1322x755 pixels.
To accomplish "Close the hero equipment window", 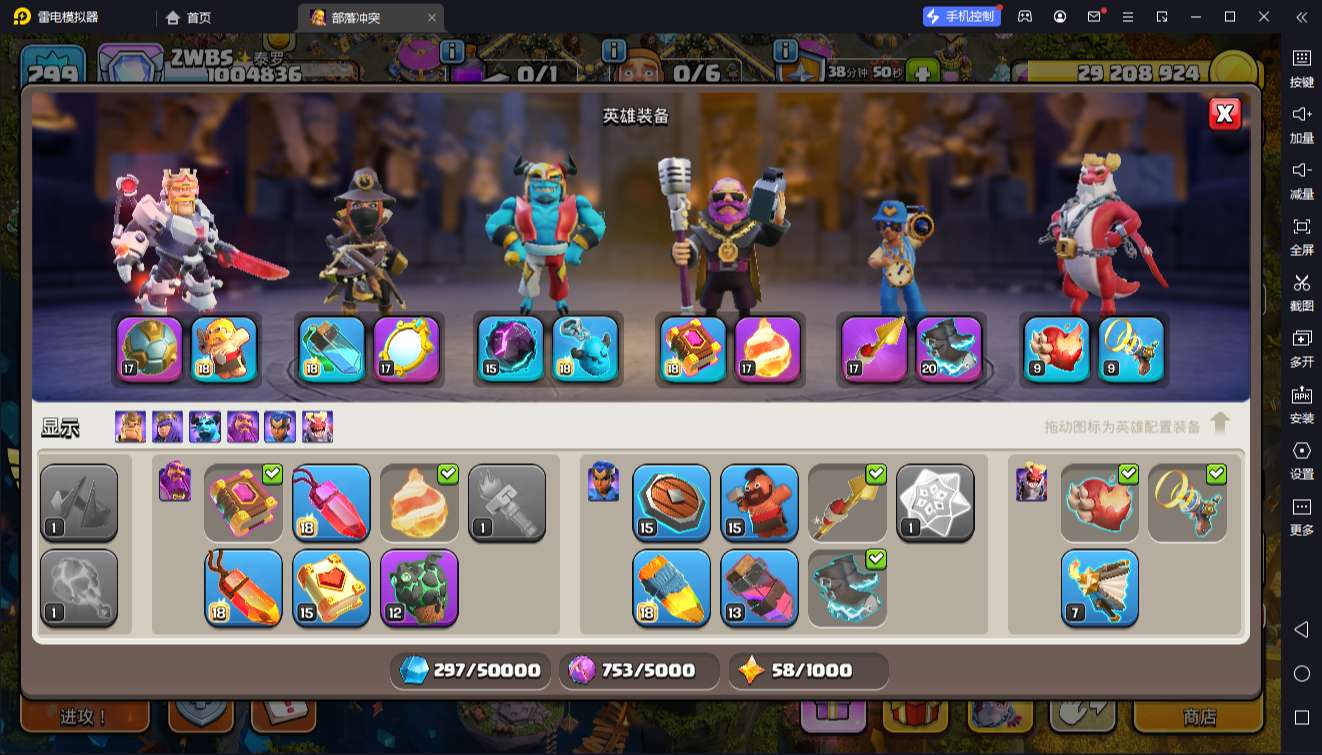I will (x=1225, y=114).
